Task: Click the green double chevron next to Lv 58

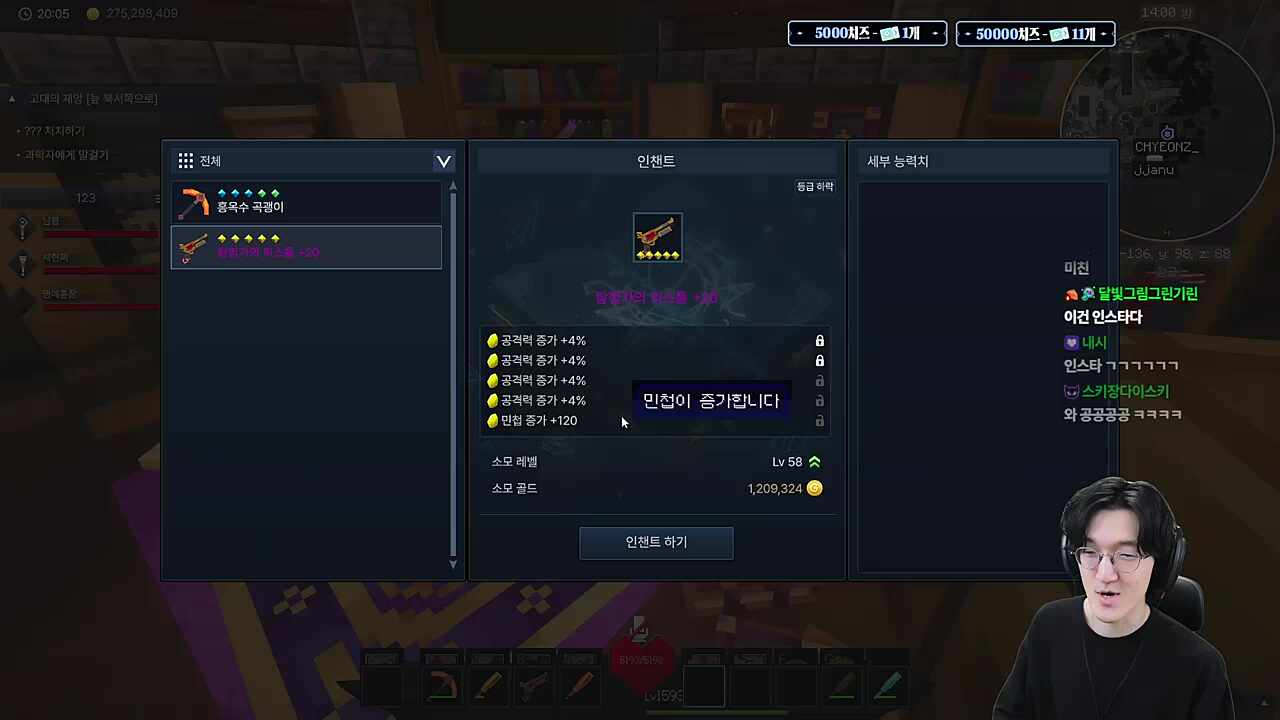Action: [x=814, y=461]
